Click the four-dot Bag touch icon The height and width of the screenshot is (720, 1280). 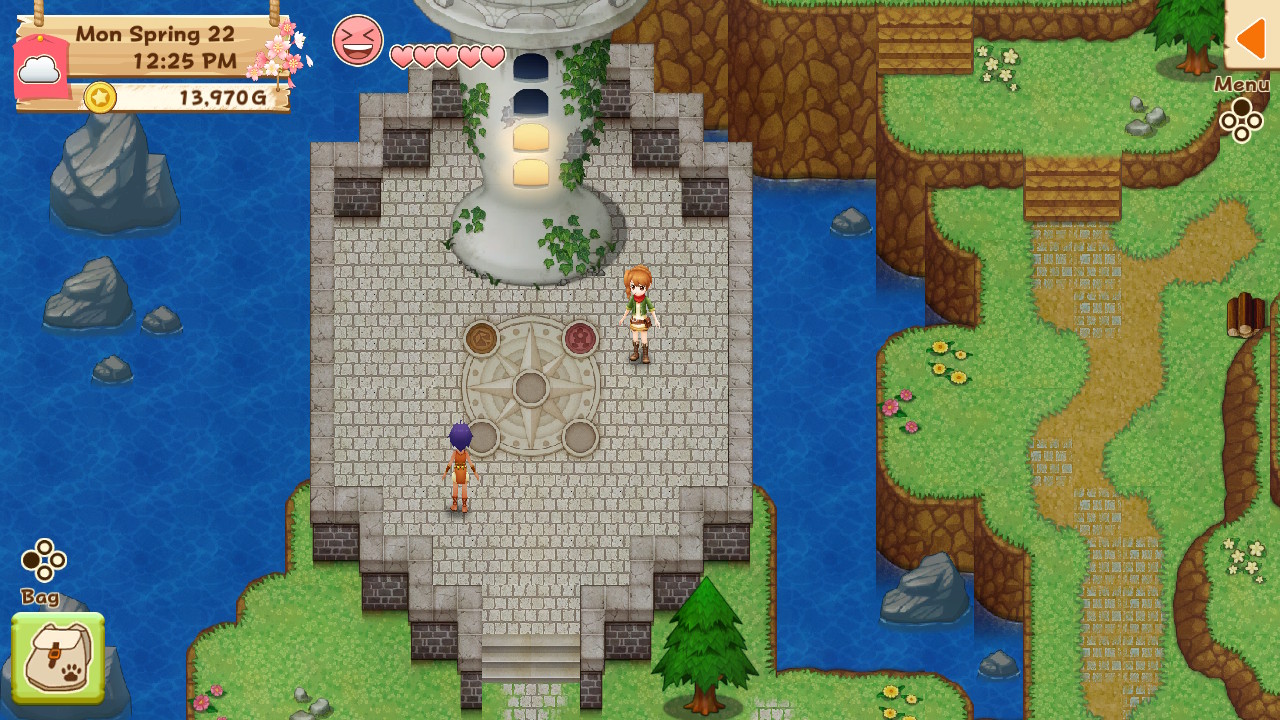click(44, 560)
